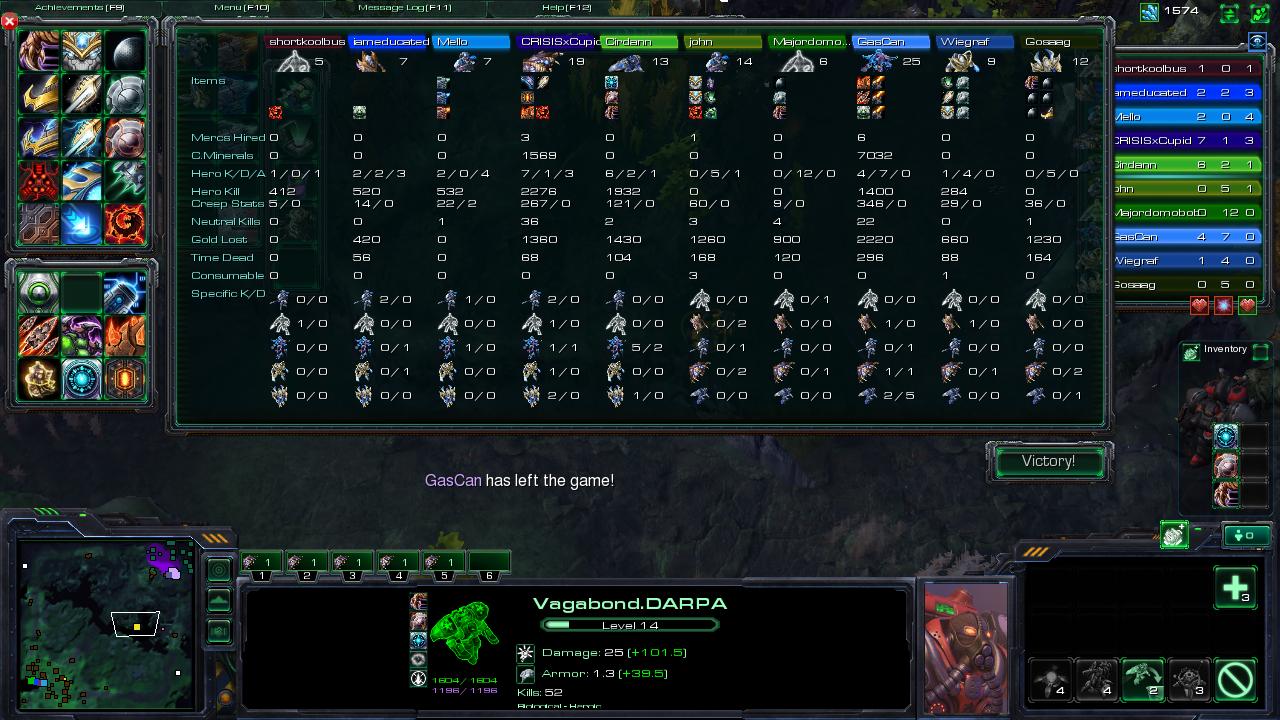Click the cancel command icon in command card
Viewport: 1280px width, 720px height.
[x=1234, y=679]
